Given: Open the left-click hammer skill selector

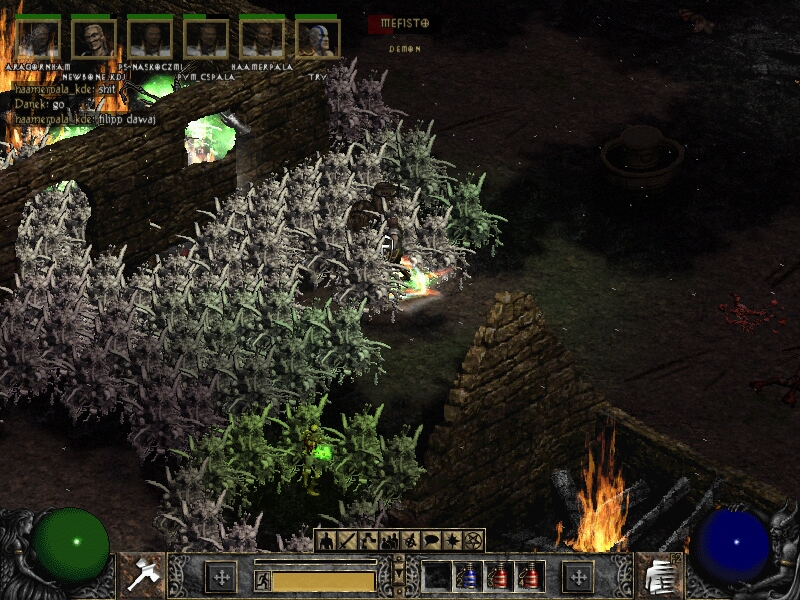Looking at the screenshot, I should pos(141,575).
